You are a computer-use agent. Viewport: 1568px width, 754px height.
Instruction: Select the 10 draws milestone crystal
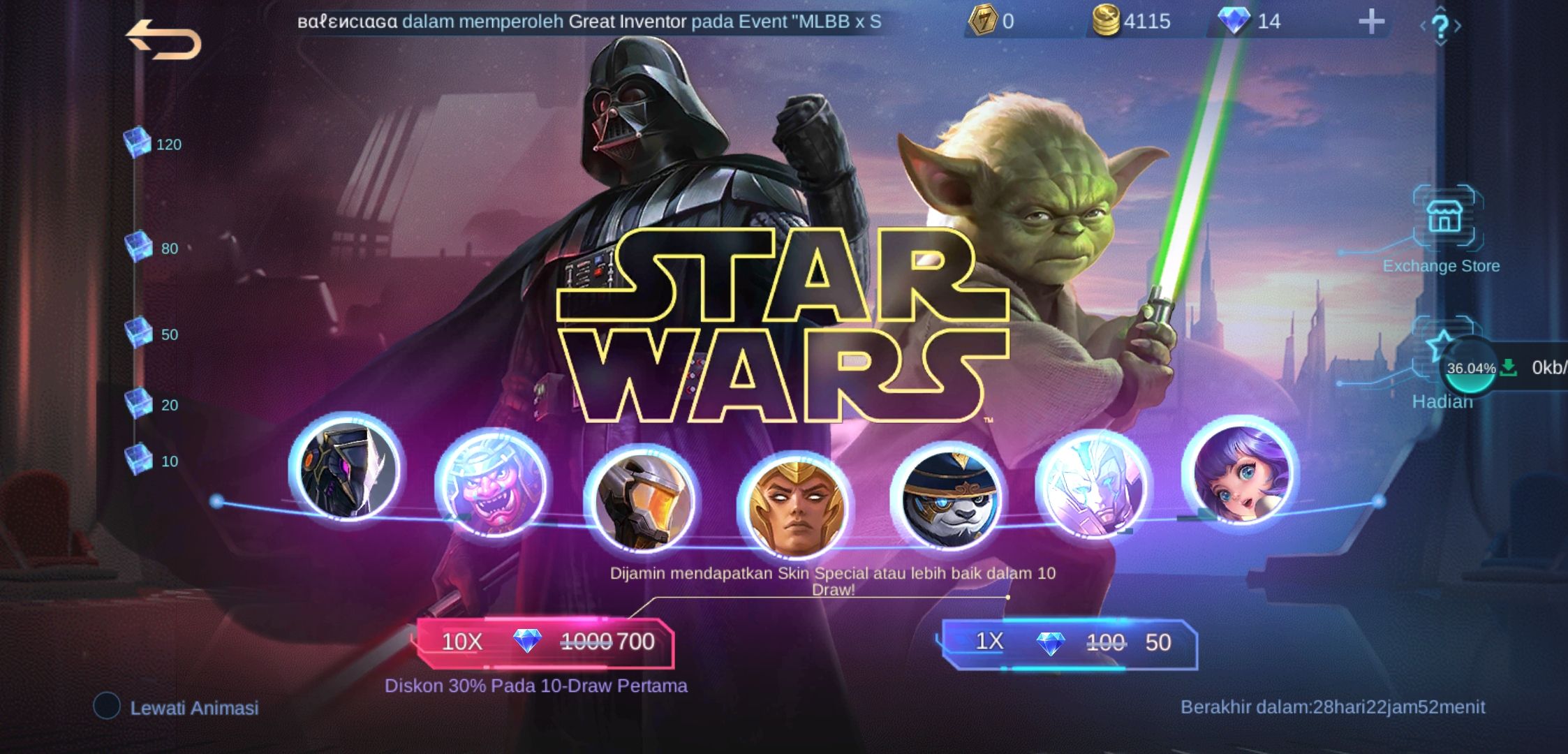pyautogui.click(x=138, y=459)
